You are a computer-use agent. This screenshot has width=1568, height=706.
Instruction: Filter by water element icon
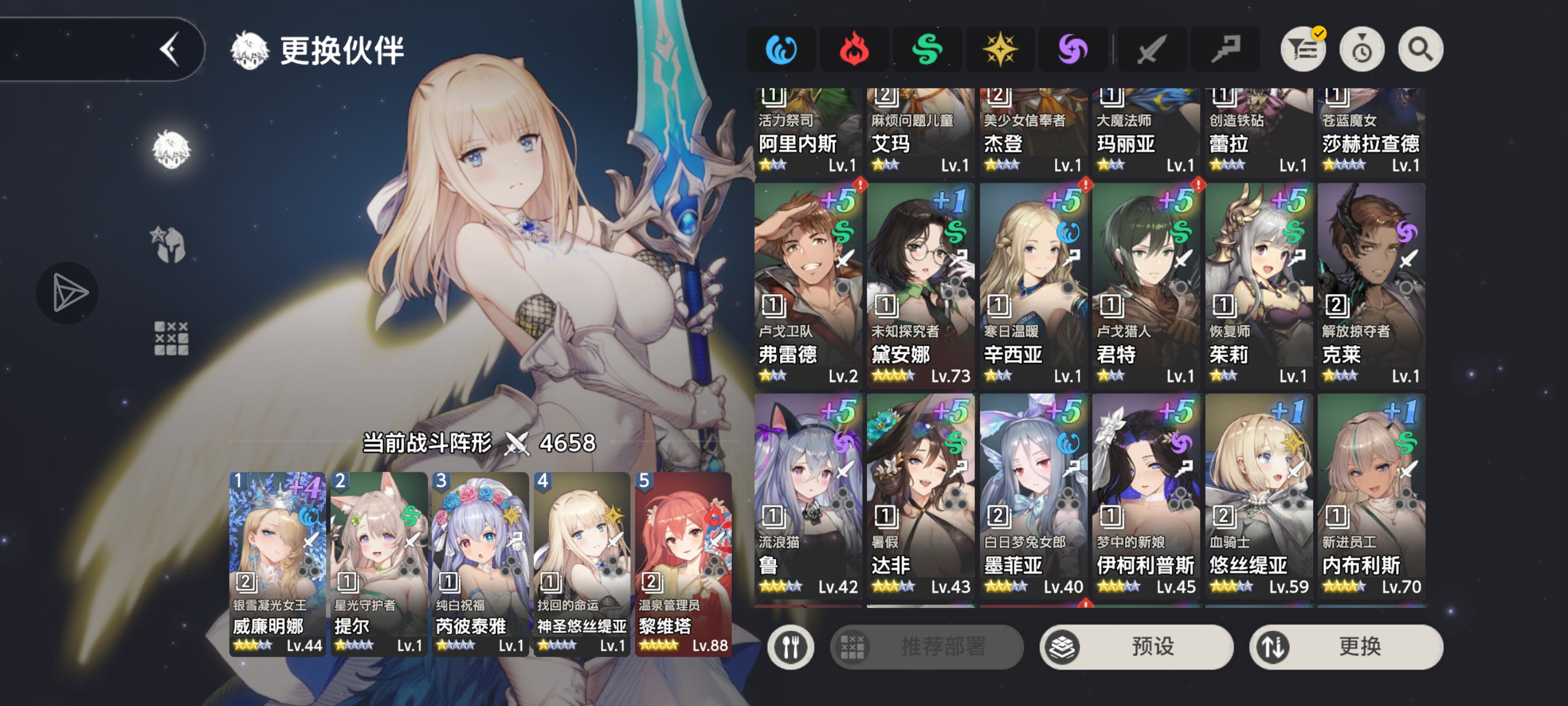point(781,49)
